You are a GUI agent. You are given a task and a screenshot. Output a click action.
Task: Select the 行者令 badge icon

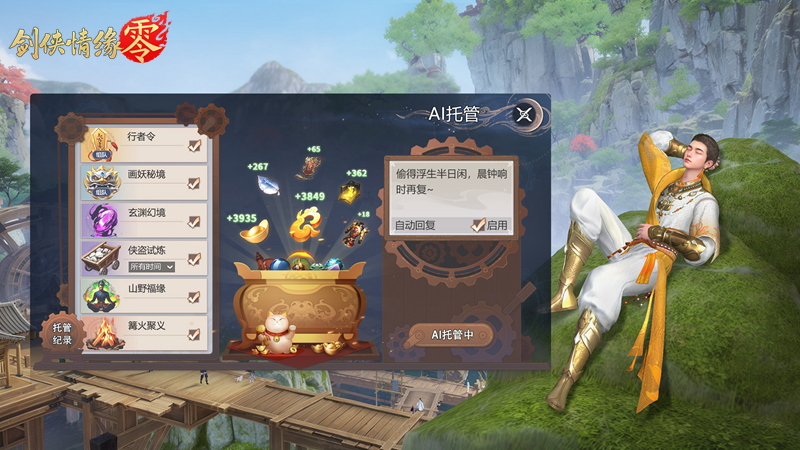tap(102, 145)
